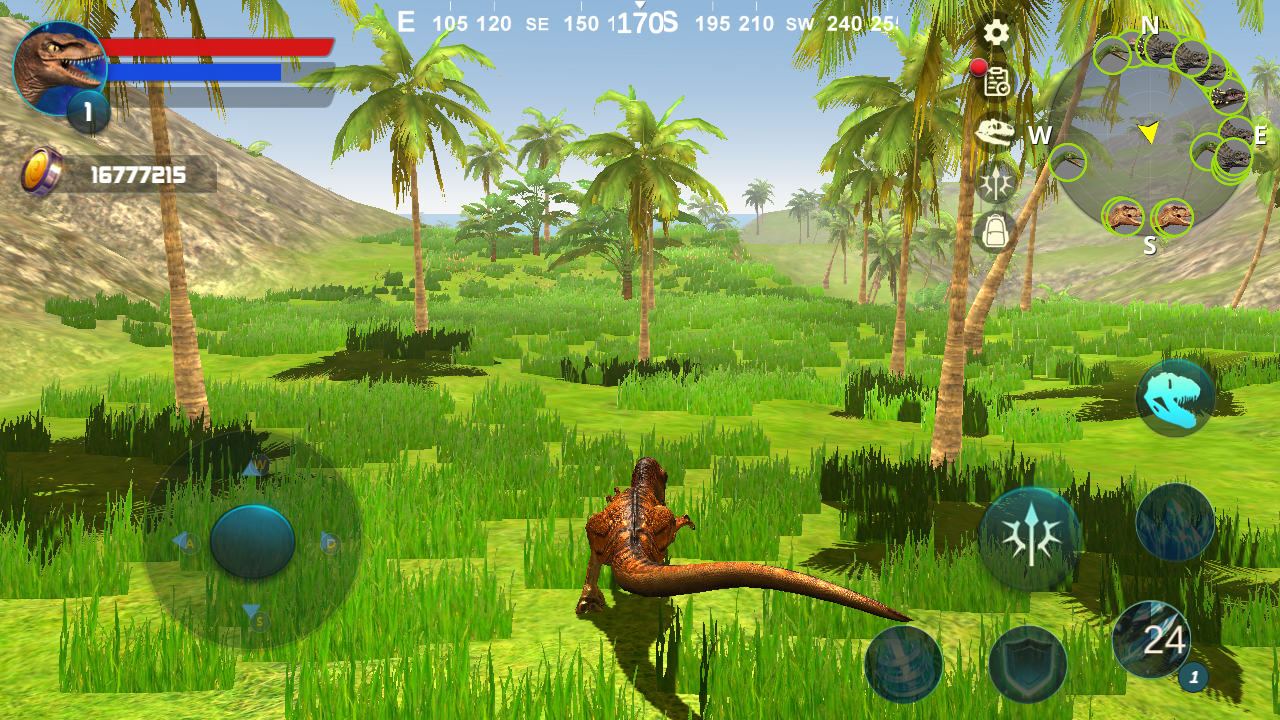Viewport: 1280px width, 720px height.
Task: Open the dinosaur skull menu icon
Action: (996, 132)
